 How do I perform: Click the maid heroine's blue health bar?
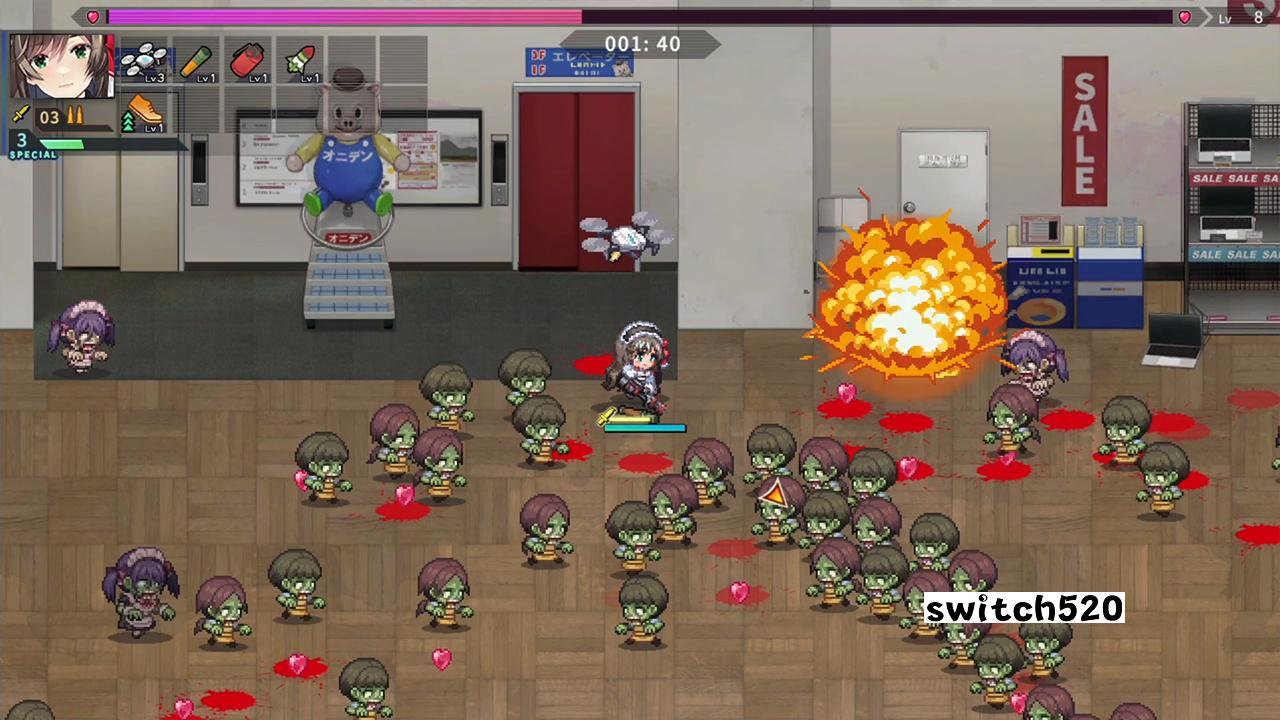[643, 428]
